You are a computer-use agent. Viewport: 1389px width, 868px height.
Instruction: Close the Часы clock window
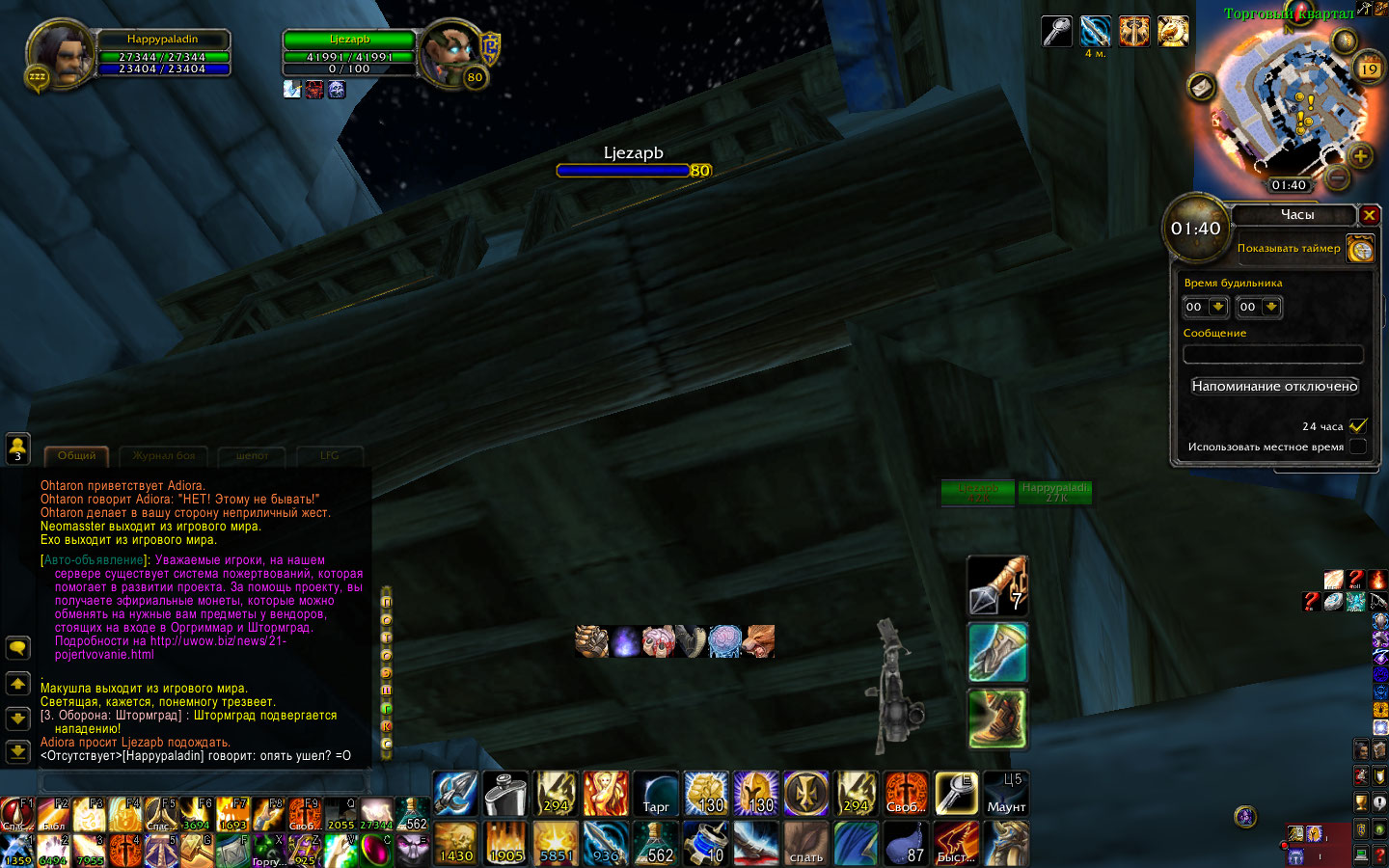pyautogui.click(x=1369, y=215)
